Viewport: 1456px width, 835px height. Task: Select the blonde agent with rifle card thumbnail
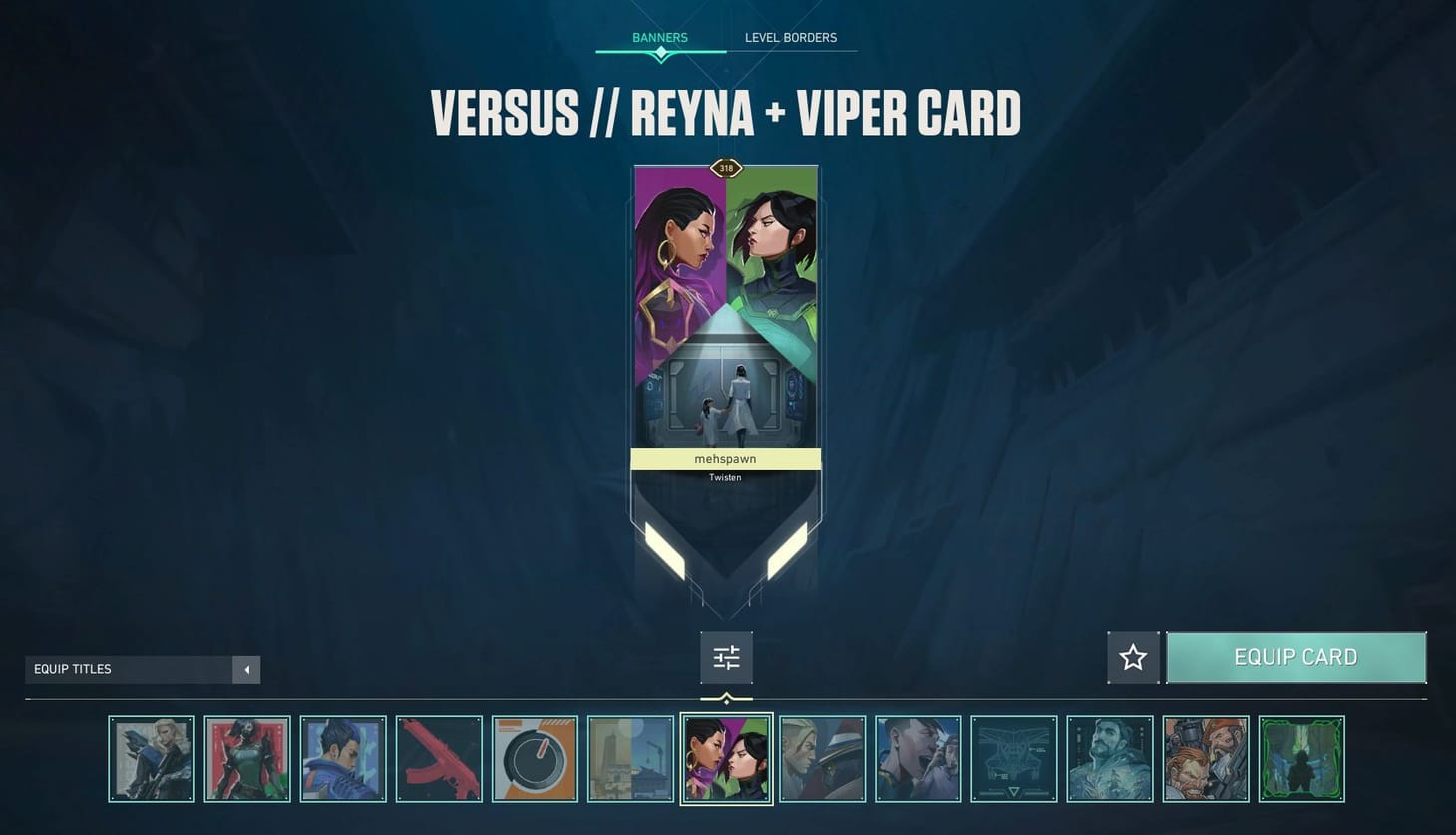[153, 758]
